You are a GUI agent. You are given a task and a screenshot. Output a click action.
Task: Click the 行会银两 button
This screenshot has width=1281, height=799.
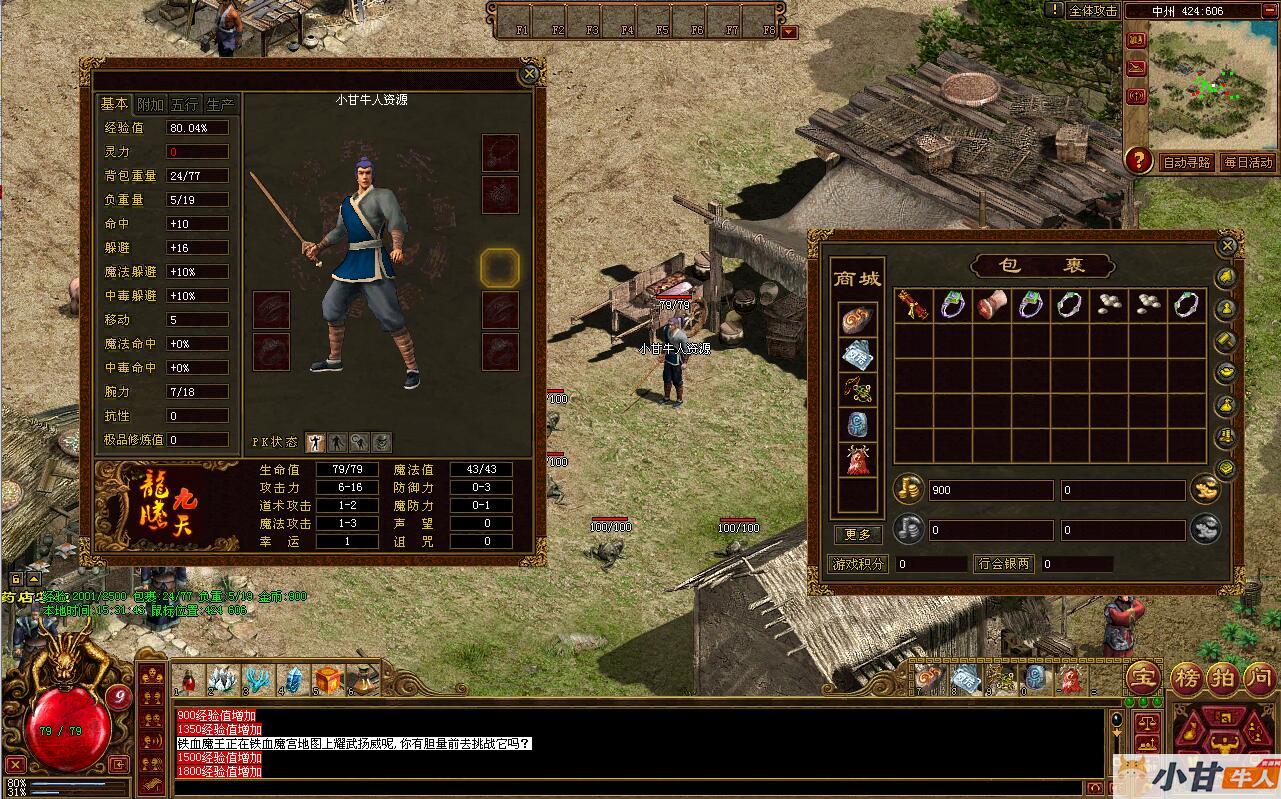pyautogui.click(x=1004, y=564)
